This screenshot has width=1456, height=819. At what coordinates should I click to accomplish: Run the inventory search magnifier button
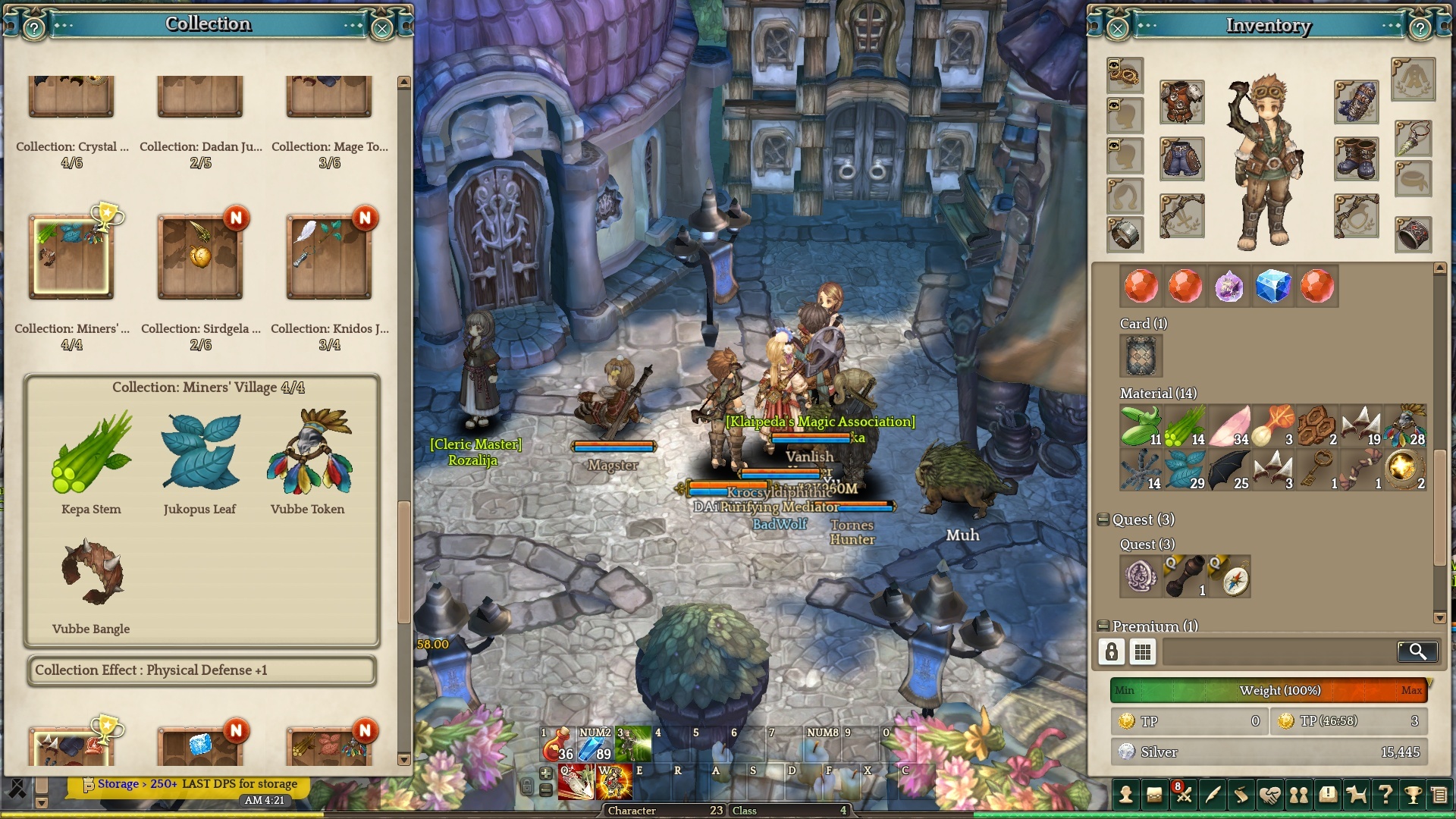pos(1417,651)
